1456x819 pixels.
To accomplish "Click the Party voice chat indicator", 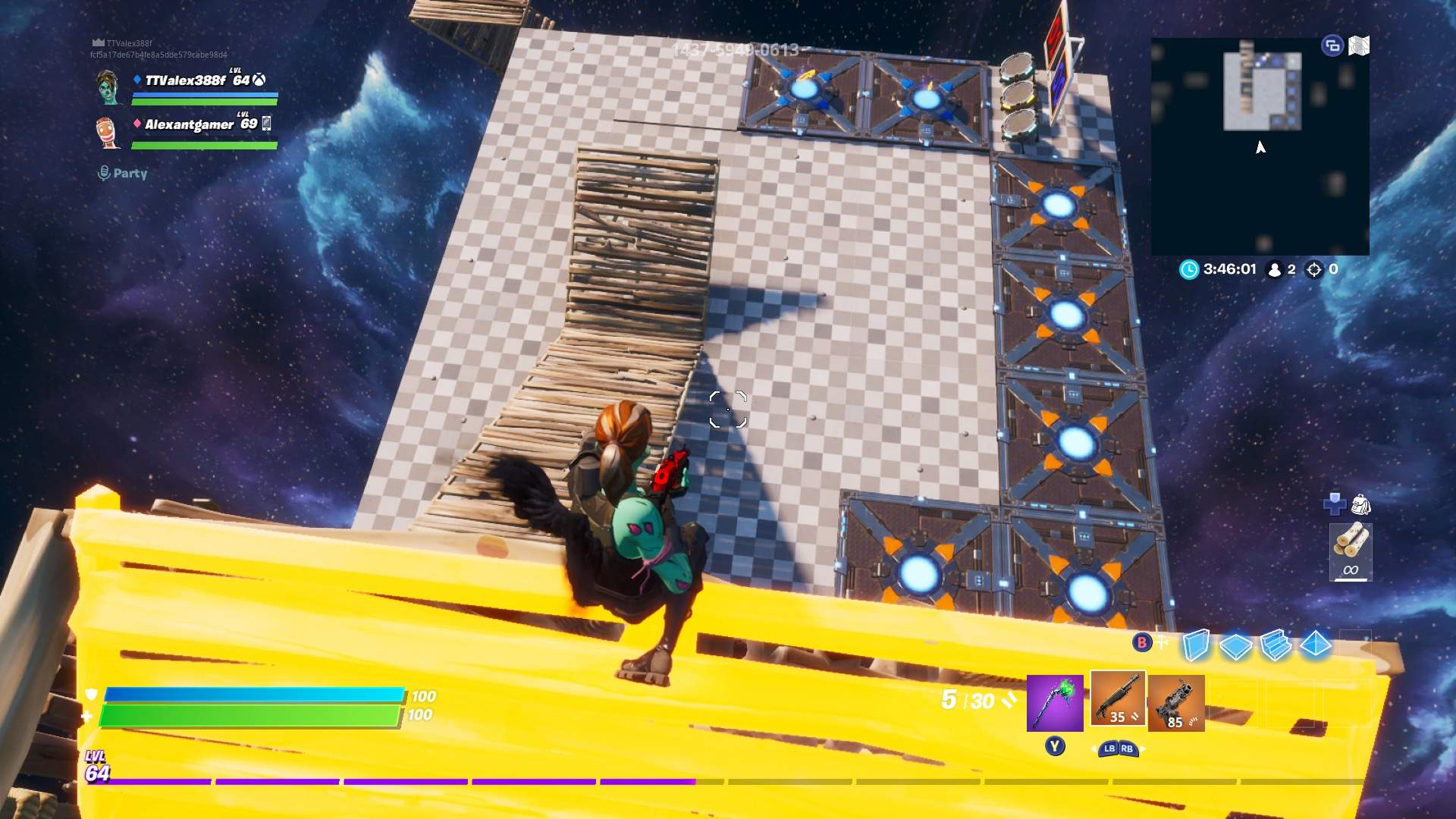I will (123, 174).
